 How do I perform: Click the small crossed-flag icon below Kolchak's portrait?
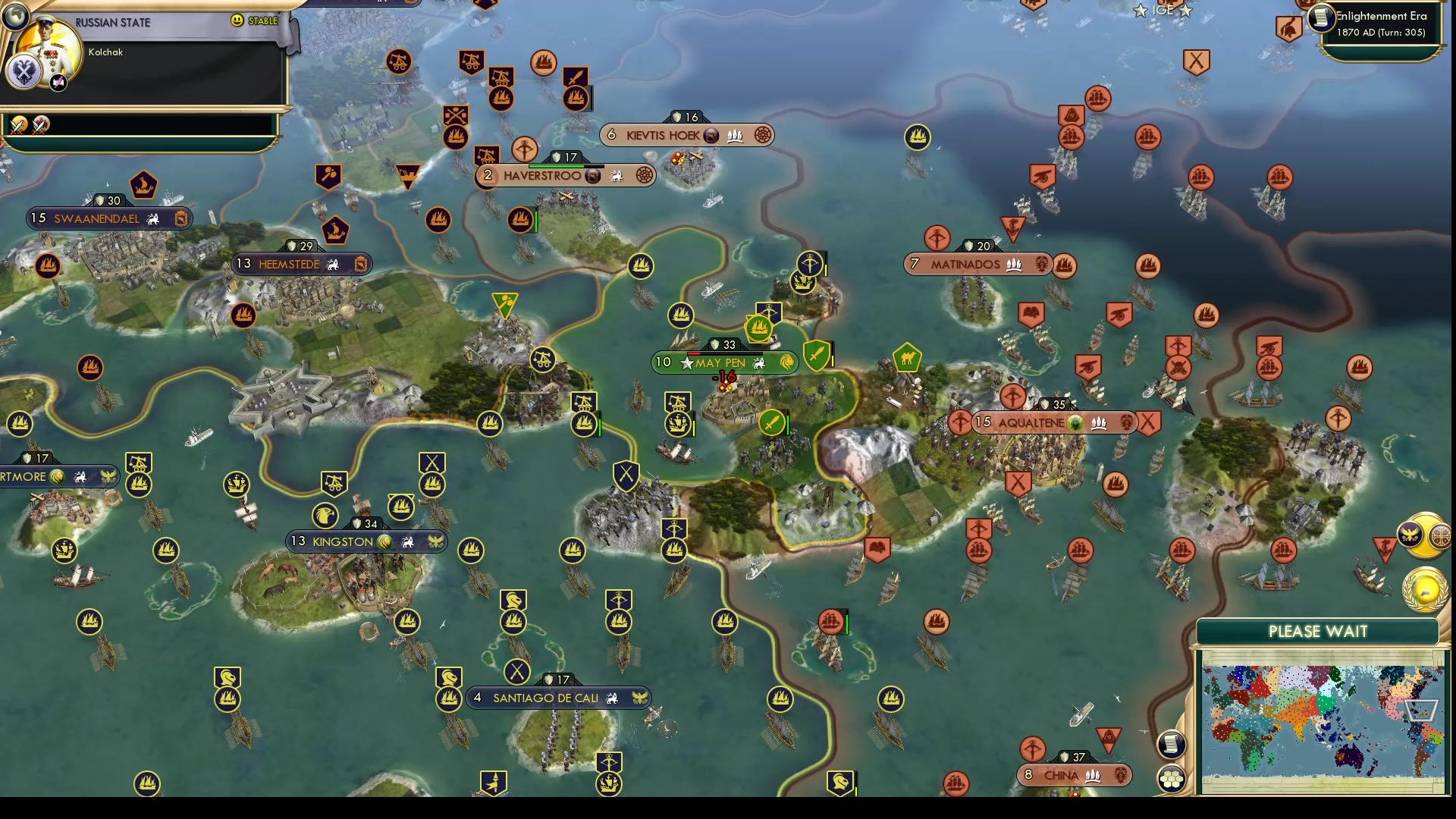(58, 82)
